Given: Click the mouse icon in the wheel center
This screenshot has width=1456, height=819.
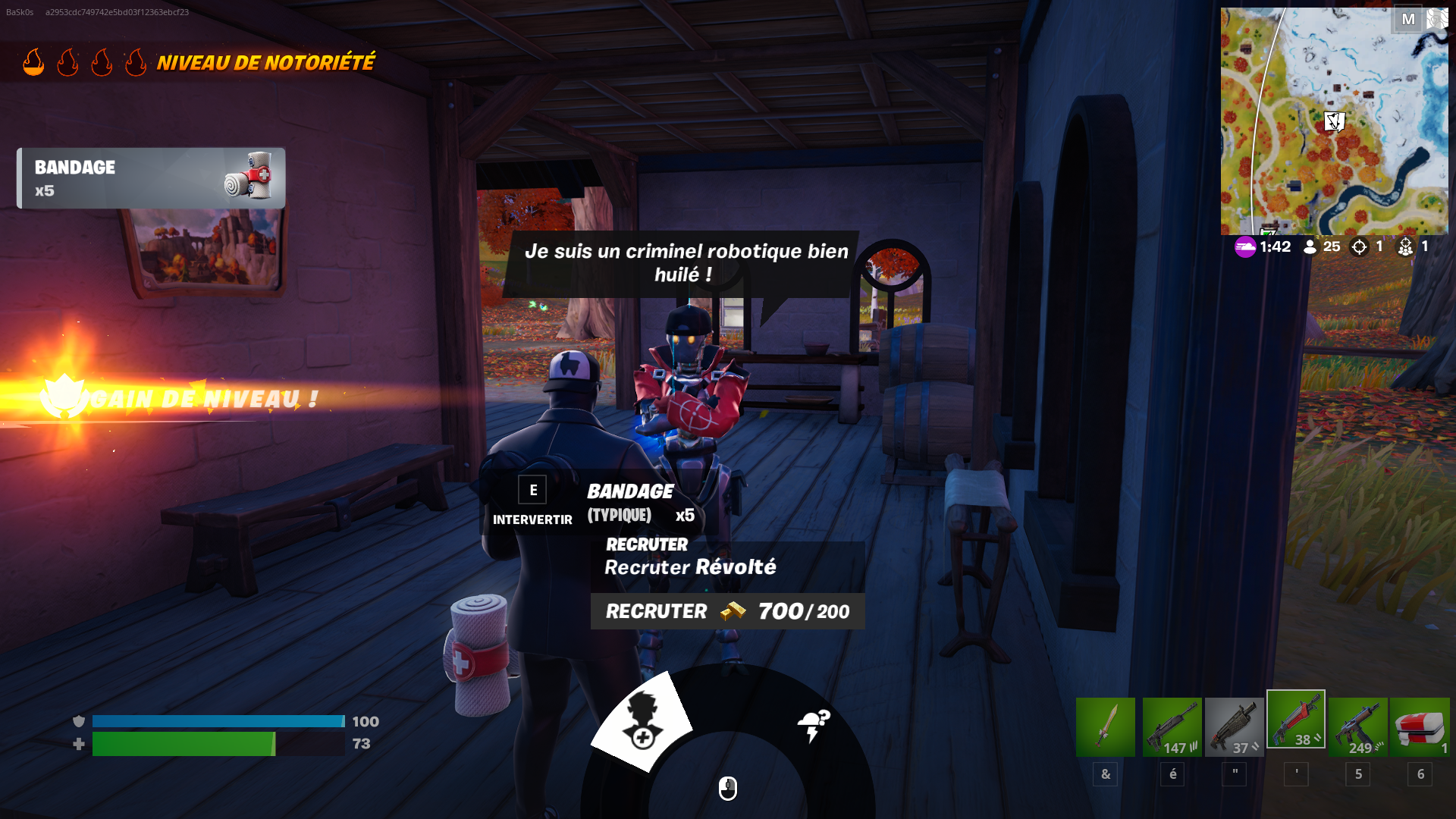Looking at the screenshot, I should pos(726,789).
